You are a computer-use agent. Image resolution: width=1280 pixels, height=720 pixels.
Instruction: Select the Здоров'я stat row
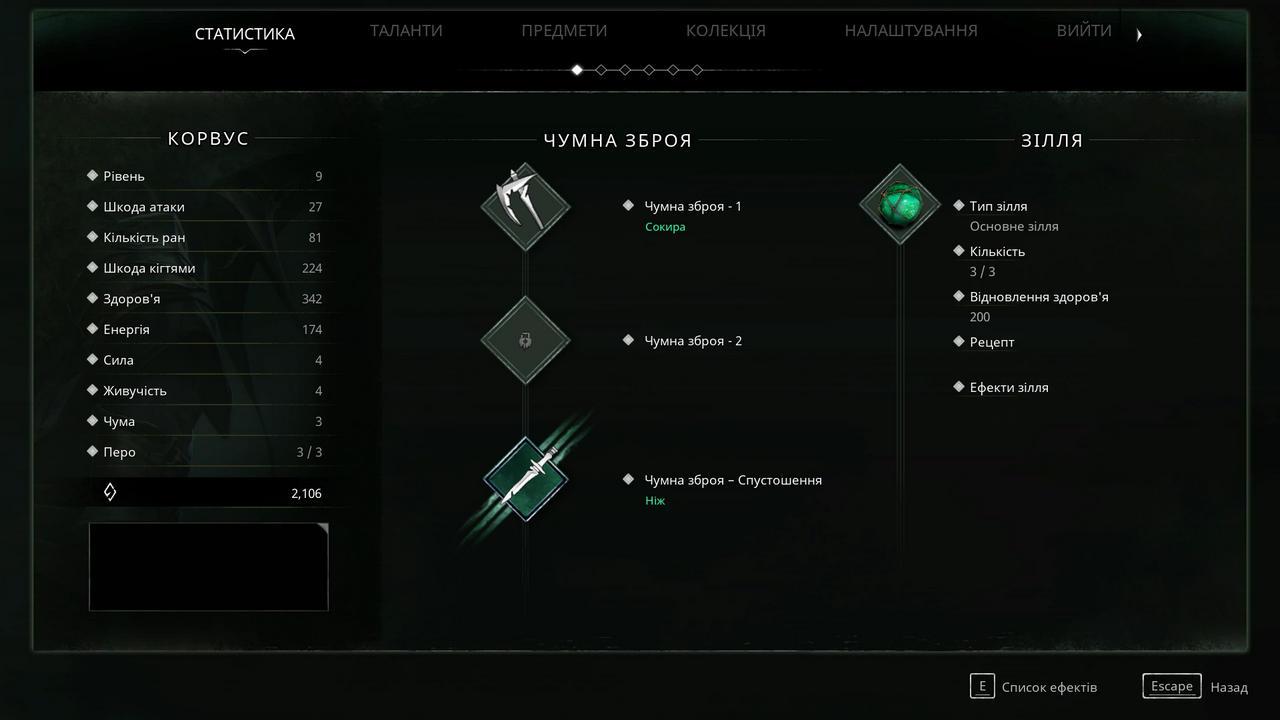[x=208, y=299]
